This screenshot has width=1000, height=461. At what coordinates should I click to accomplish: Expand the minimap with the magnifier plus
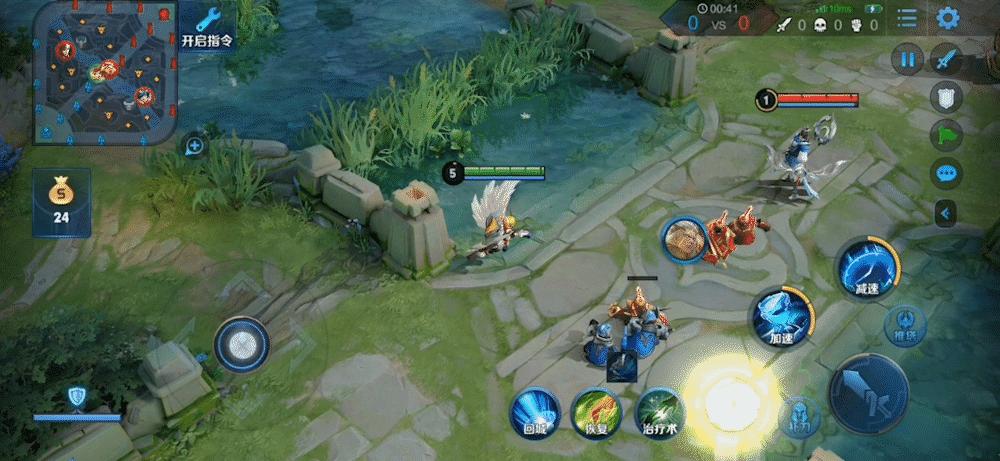point(194,146)
